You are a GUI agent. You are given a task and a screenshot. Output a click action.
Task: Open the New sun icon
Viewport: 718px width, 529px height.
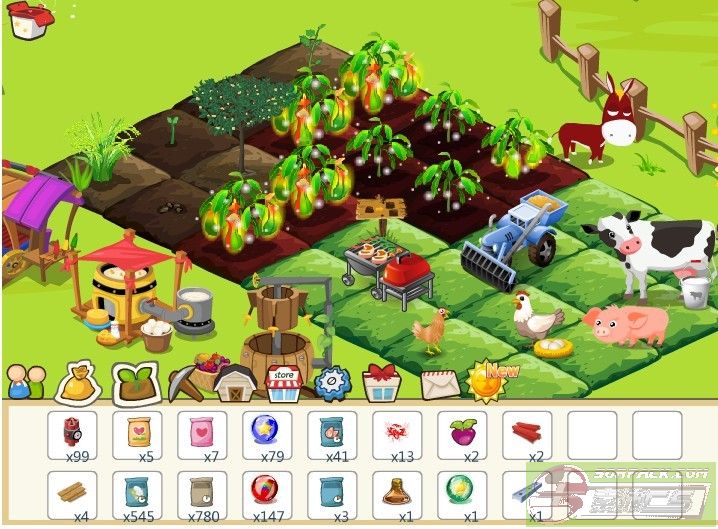(489, 381)
